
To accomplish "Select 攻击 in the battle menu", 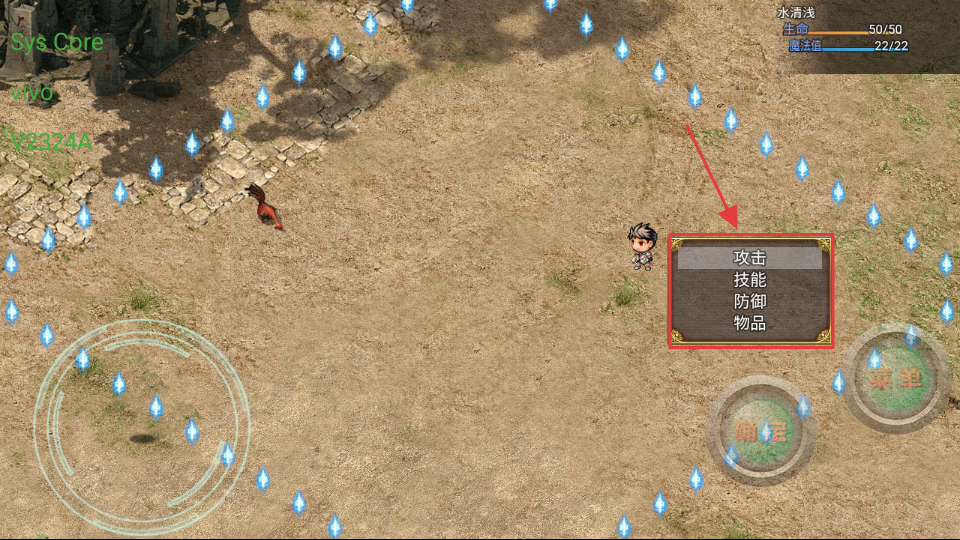I will 750,258.
